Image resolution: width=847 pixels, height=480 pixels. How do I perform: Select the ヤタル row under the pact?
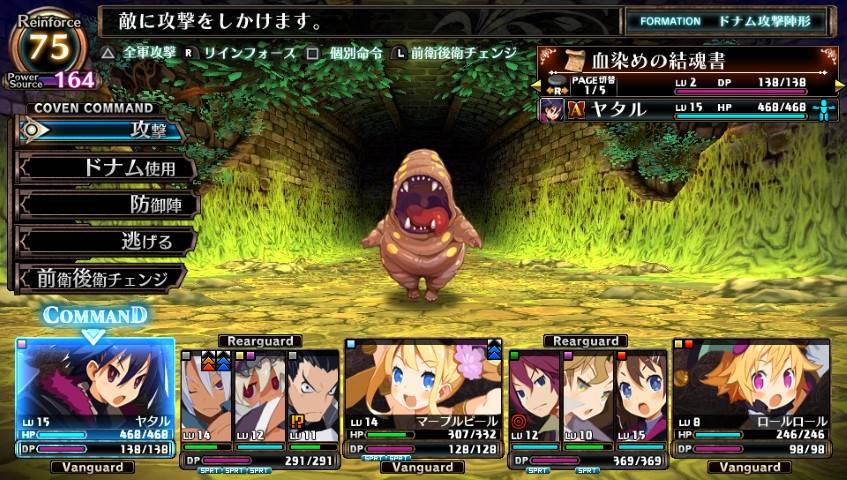tap(688, 108)
